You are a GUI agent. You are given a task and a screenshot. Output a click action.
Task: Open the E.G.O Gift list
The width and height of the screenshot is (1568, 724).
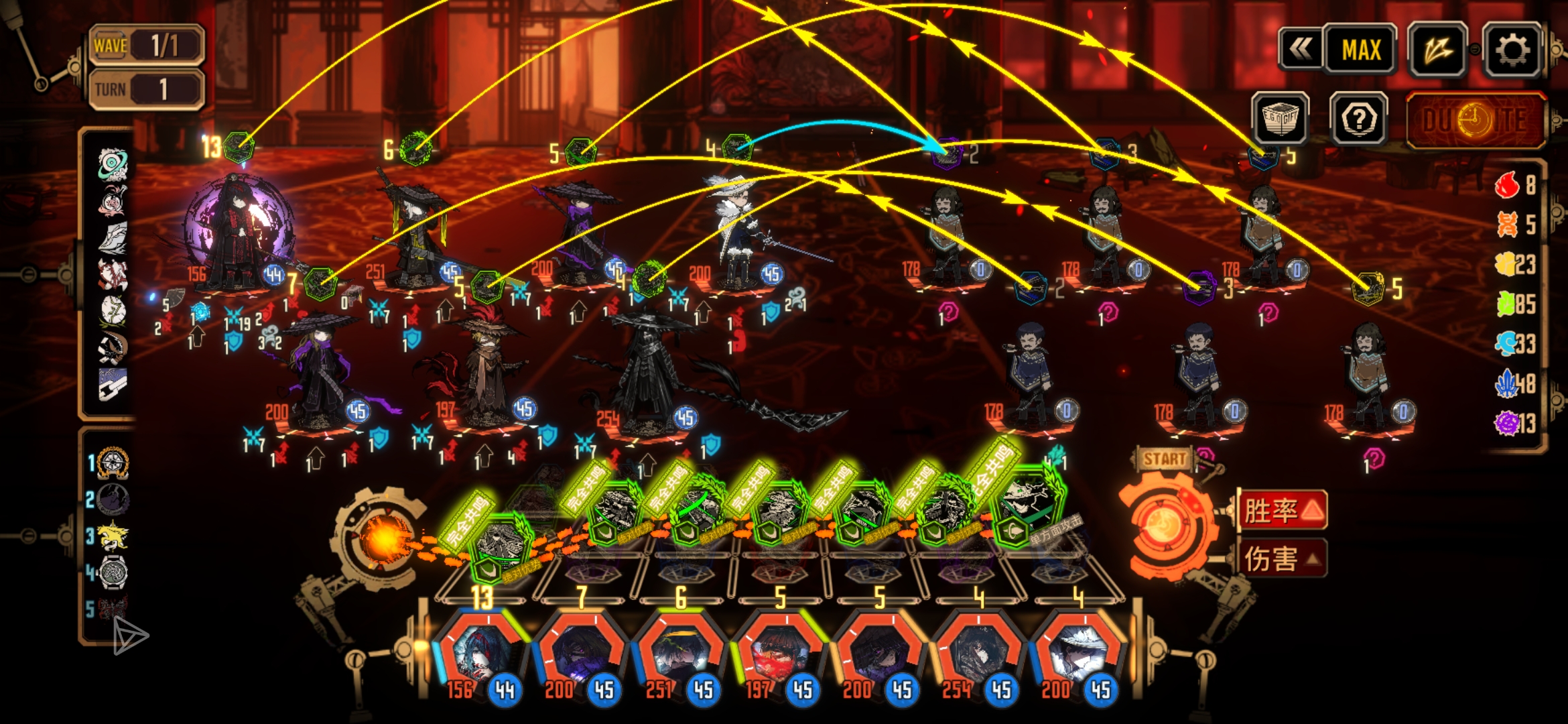[1280, 119]
